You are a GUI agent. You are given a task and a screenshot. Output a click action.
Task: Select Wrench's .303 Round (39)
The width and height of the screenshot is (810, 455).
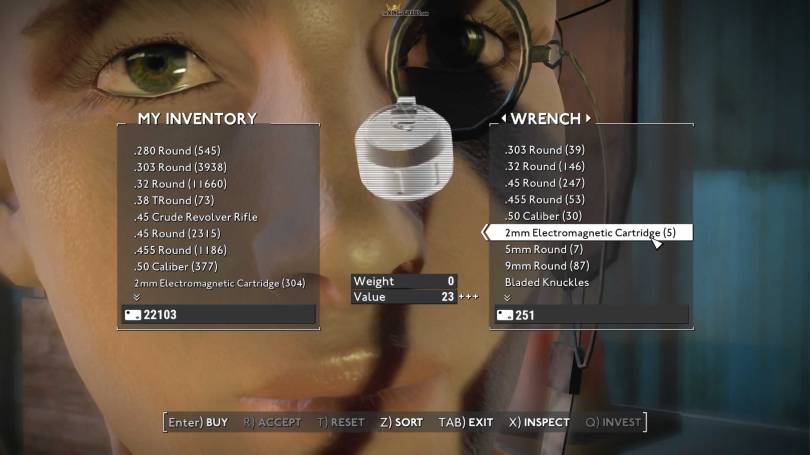point(545,150)
